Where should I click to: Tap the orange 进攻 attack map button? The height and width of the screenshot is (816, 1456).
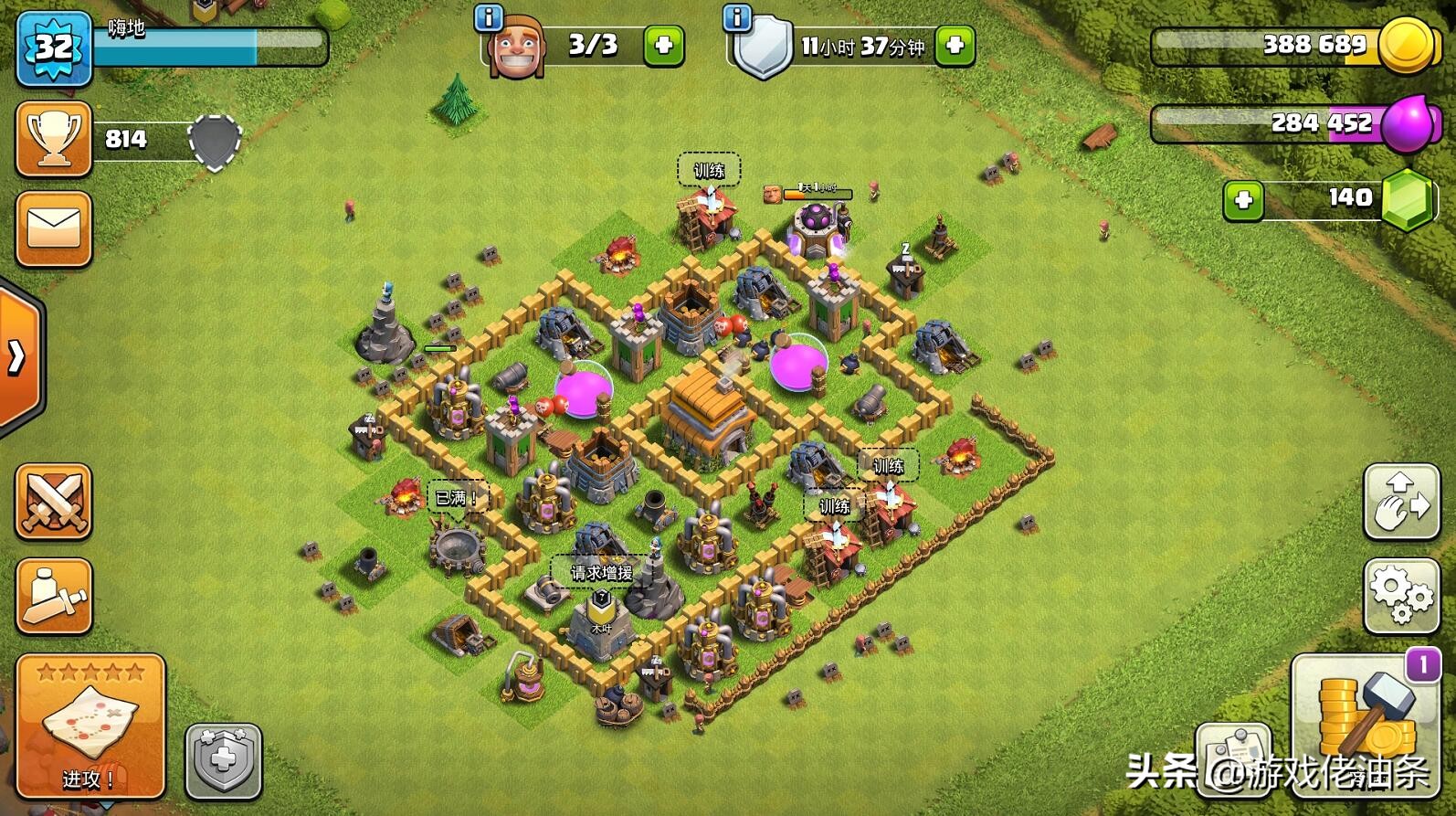click(90, 726)
